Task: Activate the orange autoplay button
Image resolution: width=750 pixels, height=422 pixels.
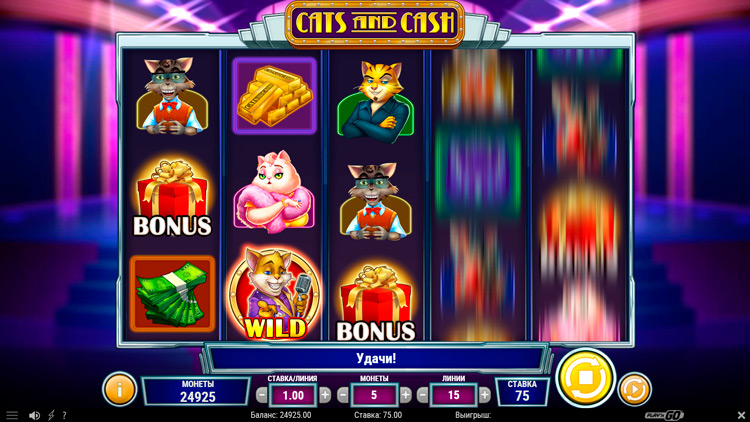Action: [x=634, y=388]
